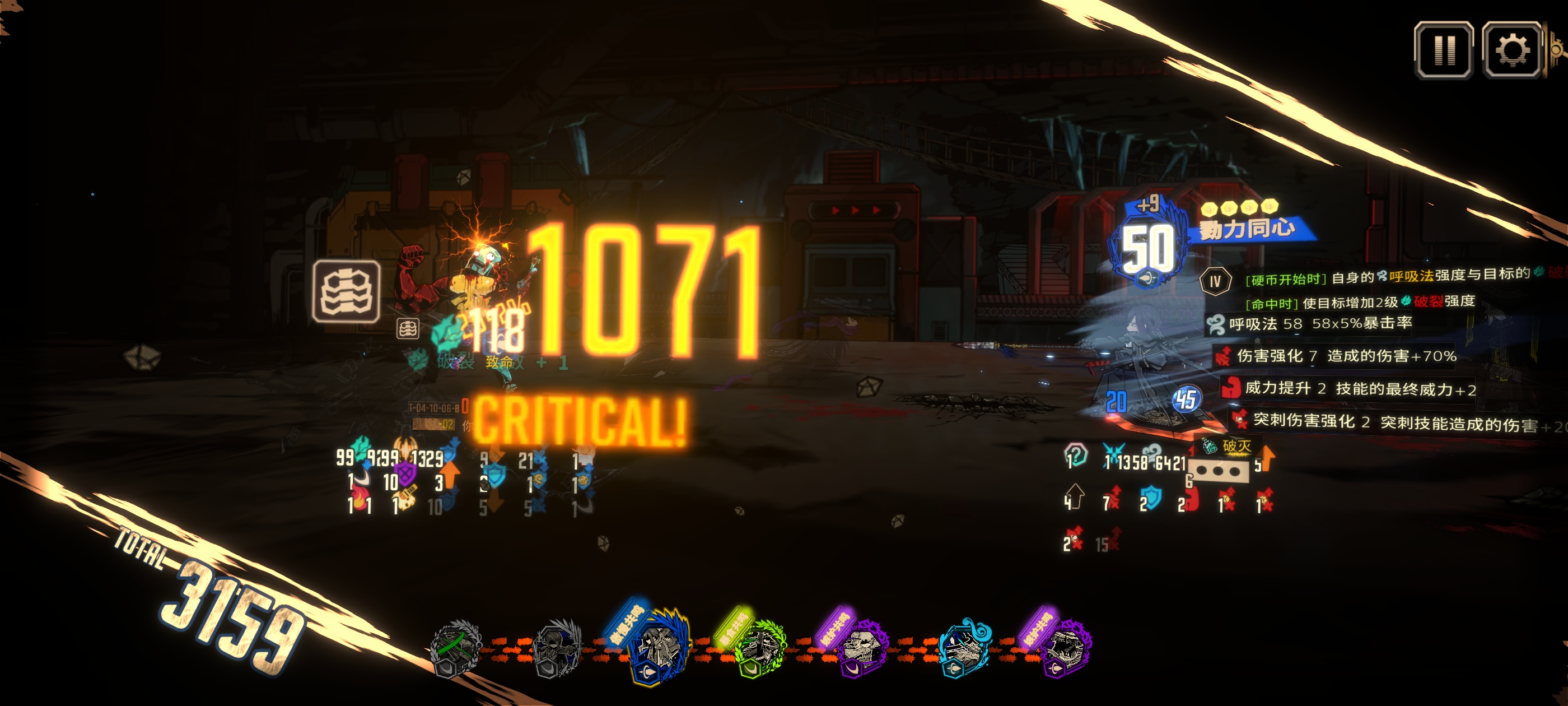The height and width of the screenshot is (706, 1568).
Task: Click the Roman numeral IV coin marker
Action: 1214,281
